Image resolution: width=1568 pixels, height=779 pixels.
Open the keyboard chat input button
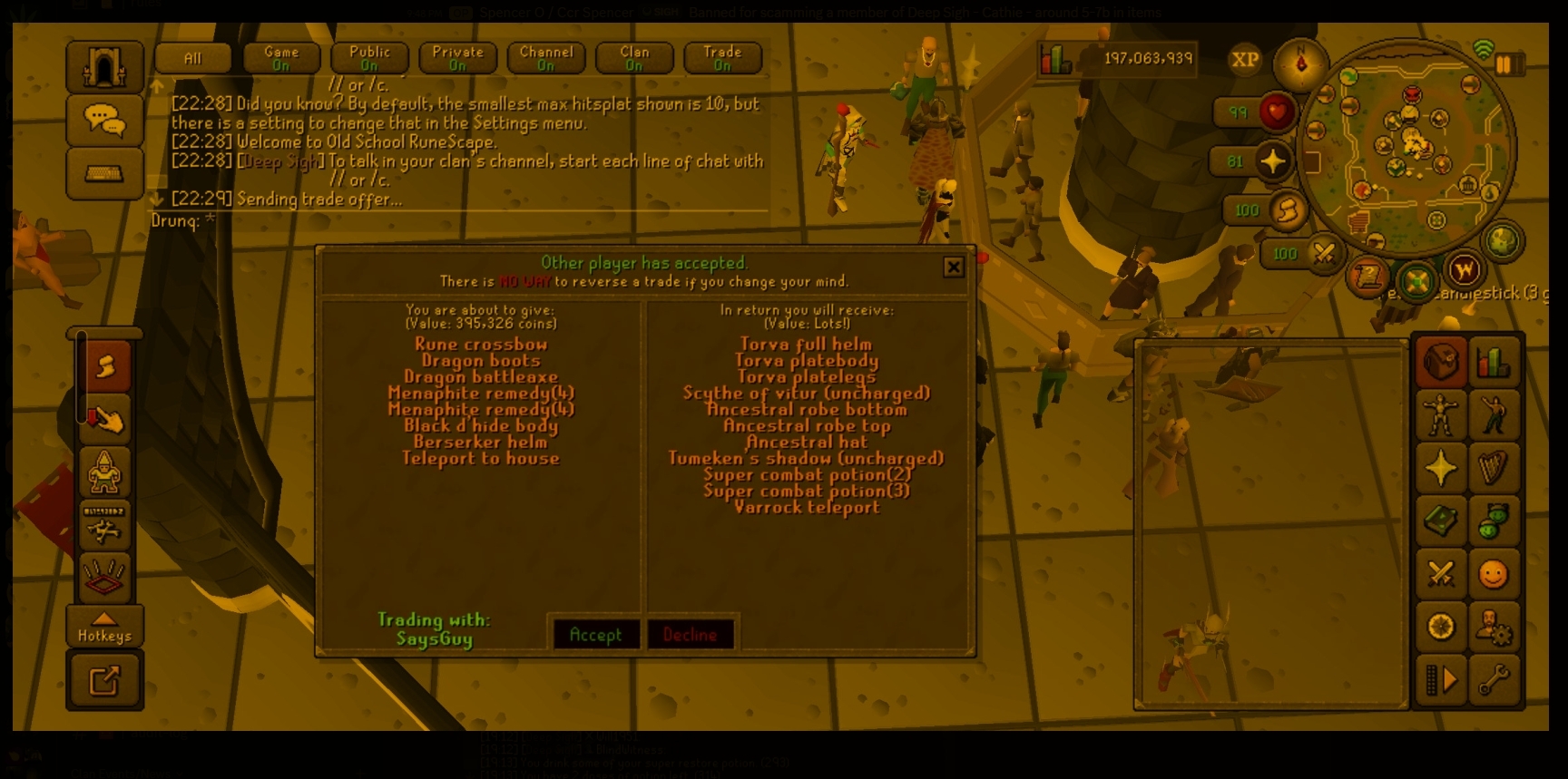pyautogui.click(x=104, y=172)
